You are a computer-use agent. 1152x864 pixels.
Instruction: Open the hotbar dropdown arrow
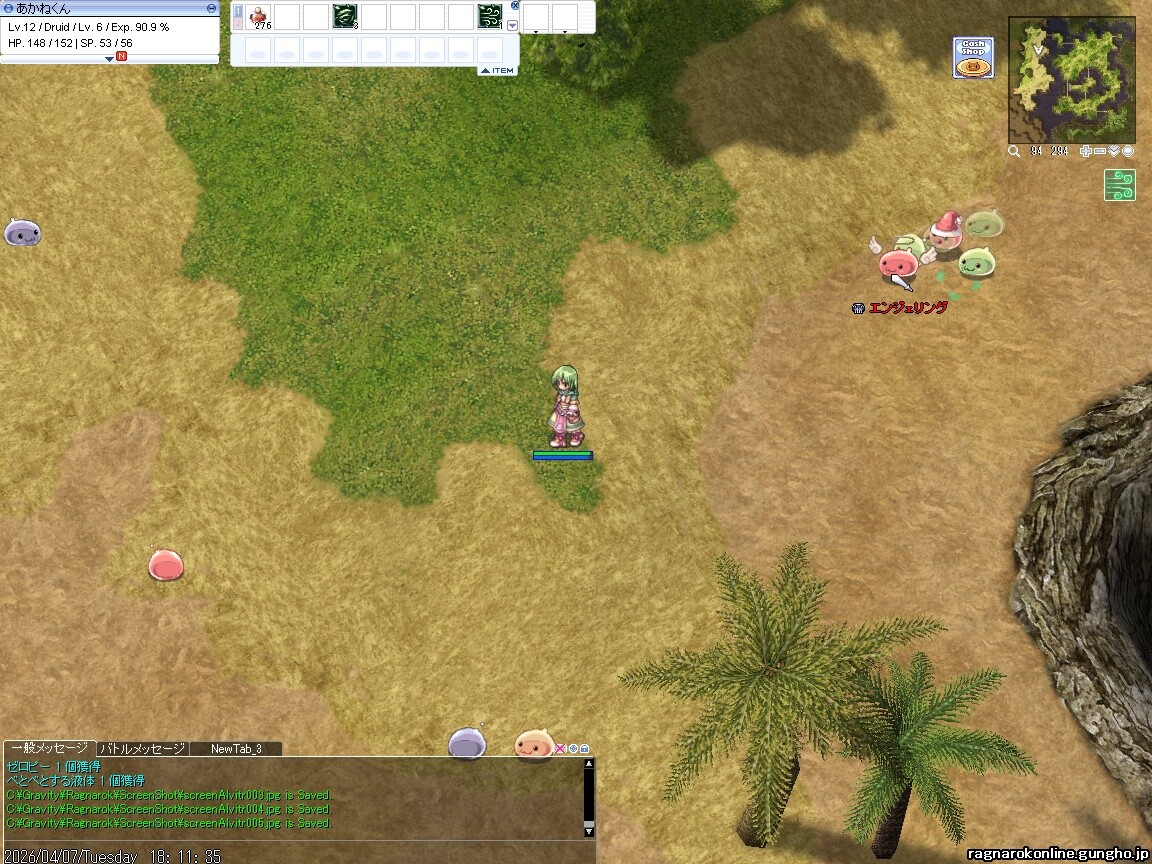click(513, 26)
